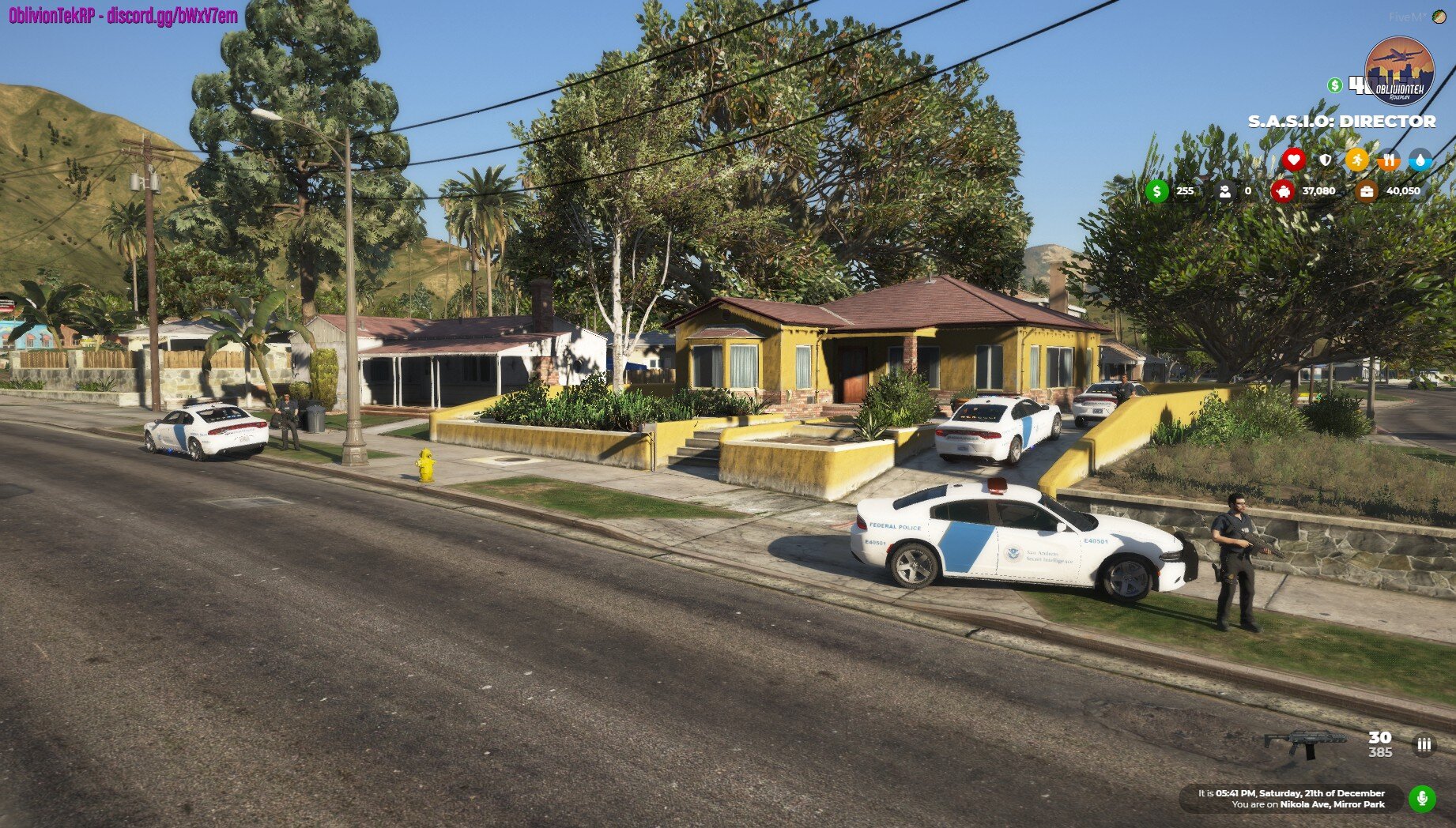Select the white shield armor icon

pos(1326,160)
